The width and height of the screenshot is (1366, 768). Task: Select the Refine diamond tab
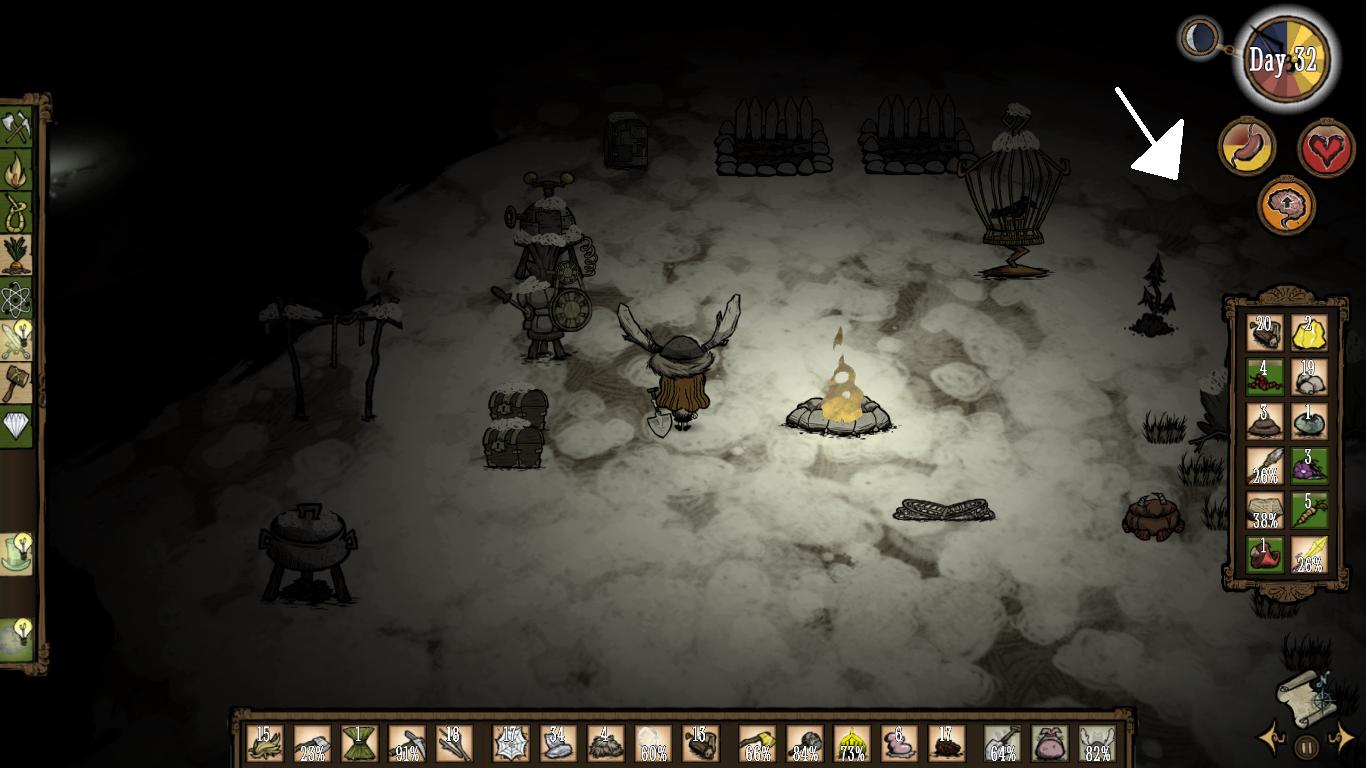[x=17, y=426]
